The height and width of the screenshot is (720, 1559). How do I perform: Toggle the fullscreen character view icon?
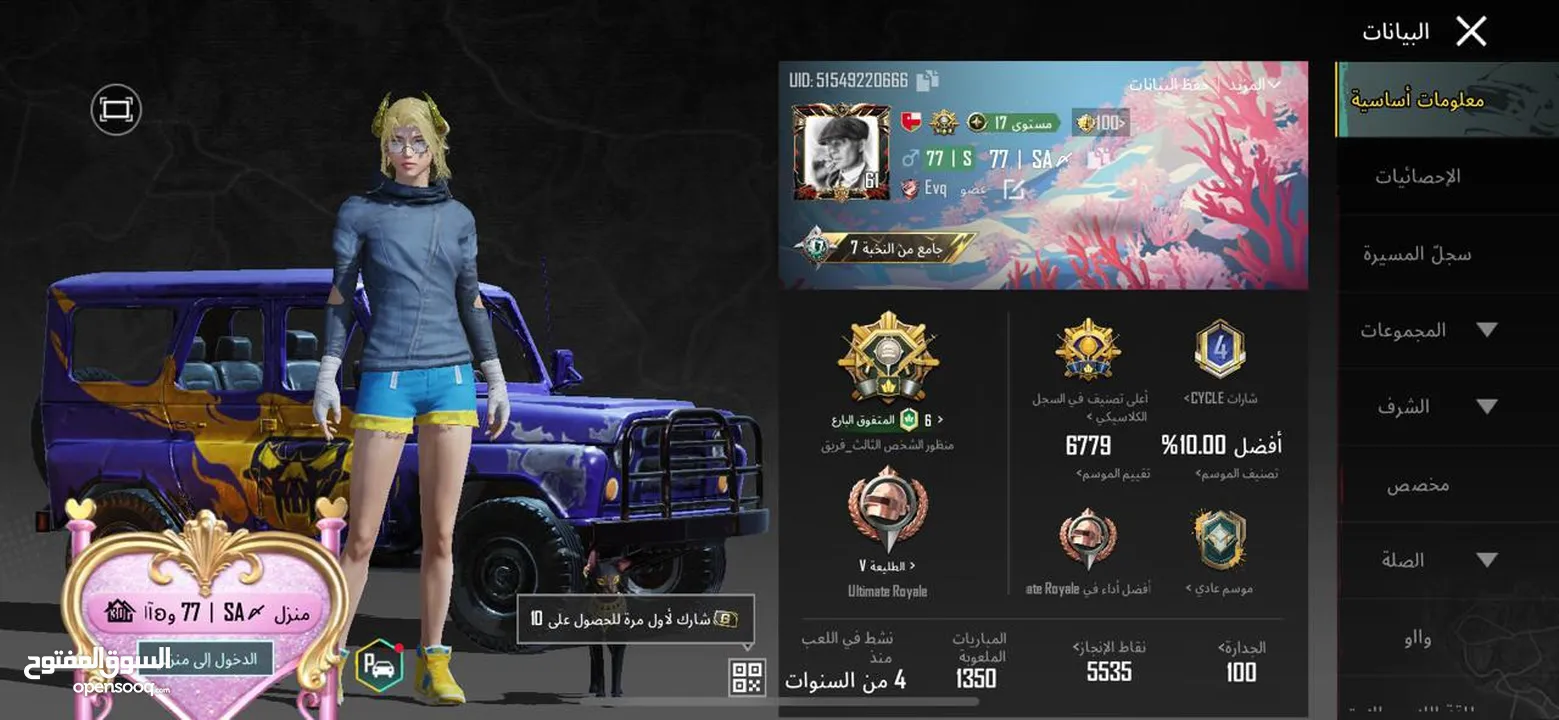coord(116,109)
